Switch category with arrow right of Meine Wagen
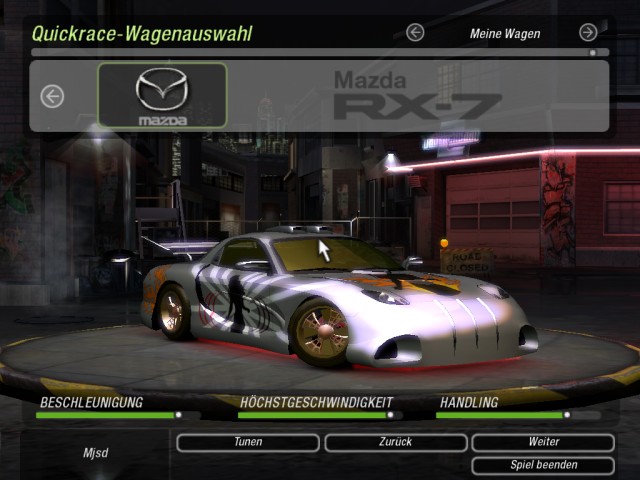The width and height of the screenshot is (640, 480). [588, 33]
